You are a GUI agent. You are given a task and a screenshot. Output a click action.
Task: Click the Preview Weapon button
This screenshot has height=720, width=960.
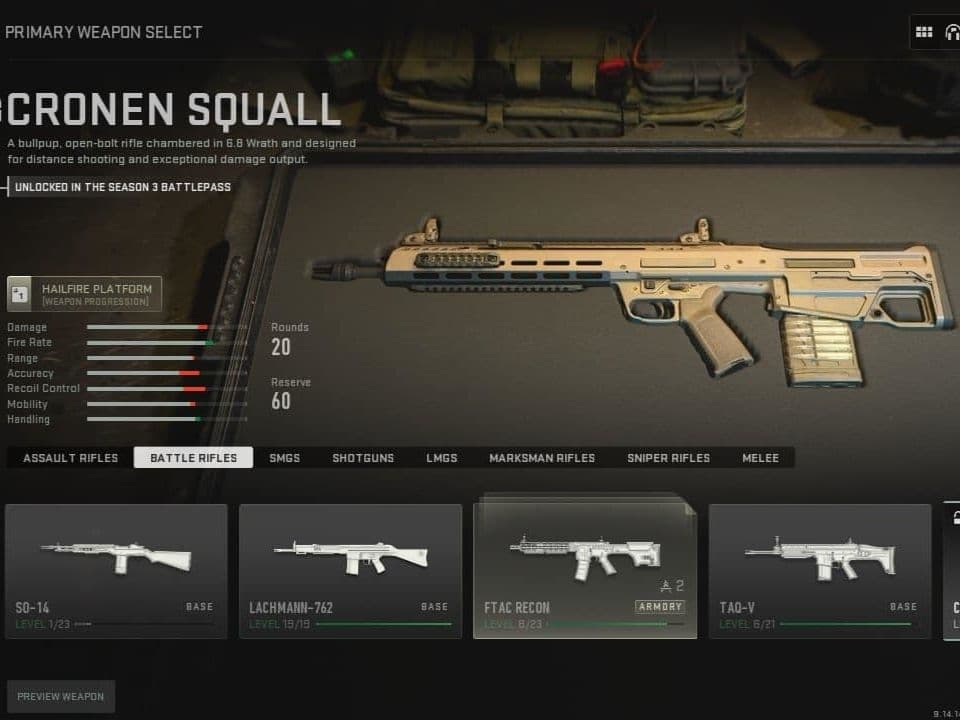(60, 696)
